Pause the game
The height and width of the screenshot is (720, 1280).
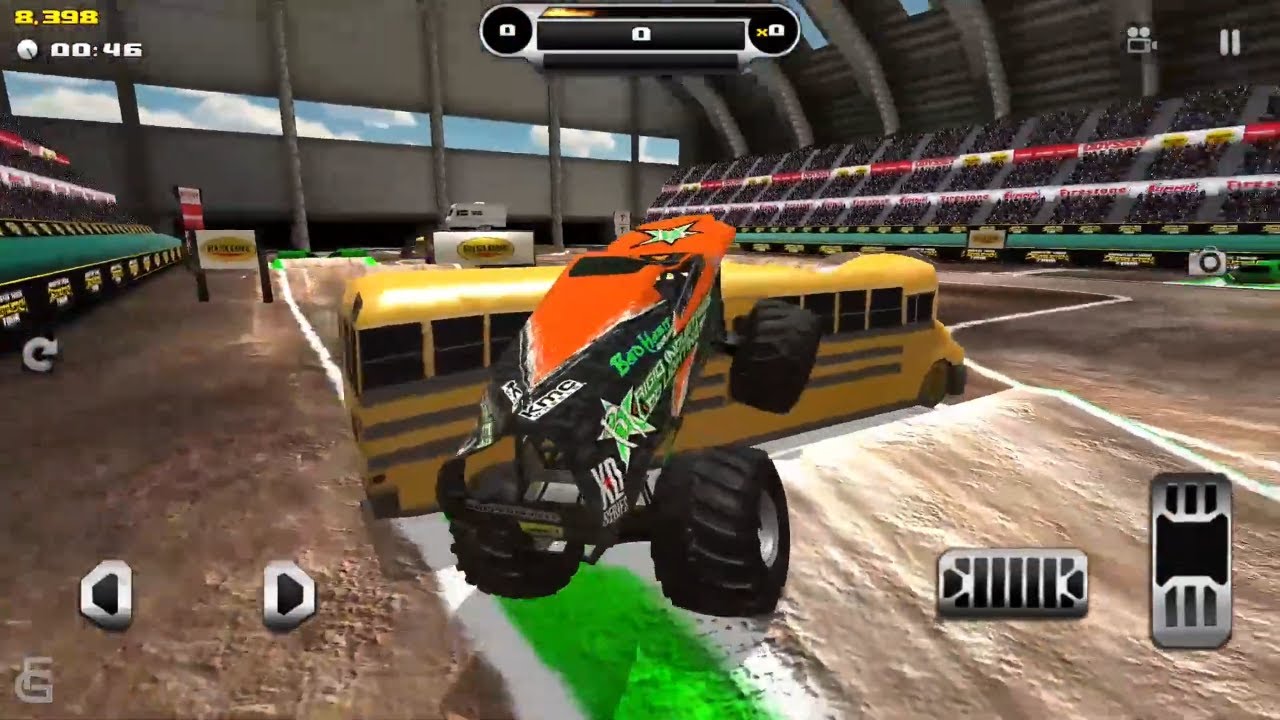(1230, 42)
